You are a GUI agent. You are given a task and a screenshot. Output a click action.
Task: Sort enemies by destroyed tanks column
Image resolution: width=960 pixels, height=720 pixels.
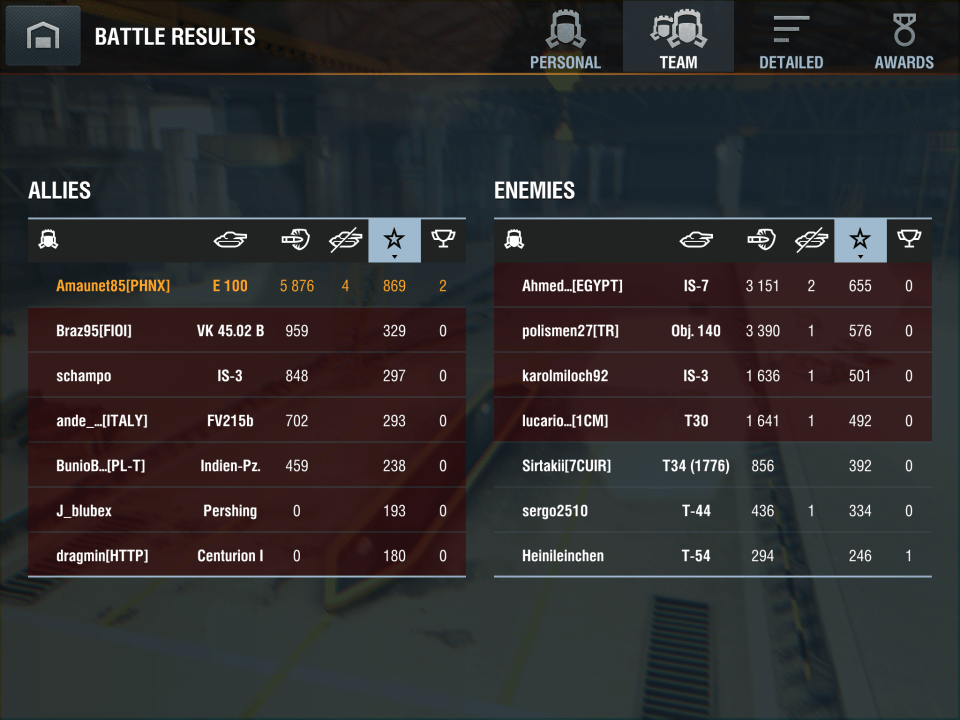point(811,240)
